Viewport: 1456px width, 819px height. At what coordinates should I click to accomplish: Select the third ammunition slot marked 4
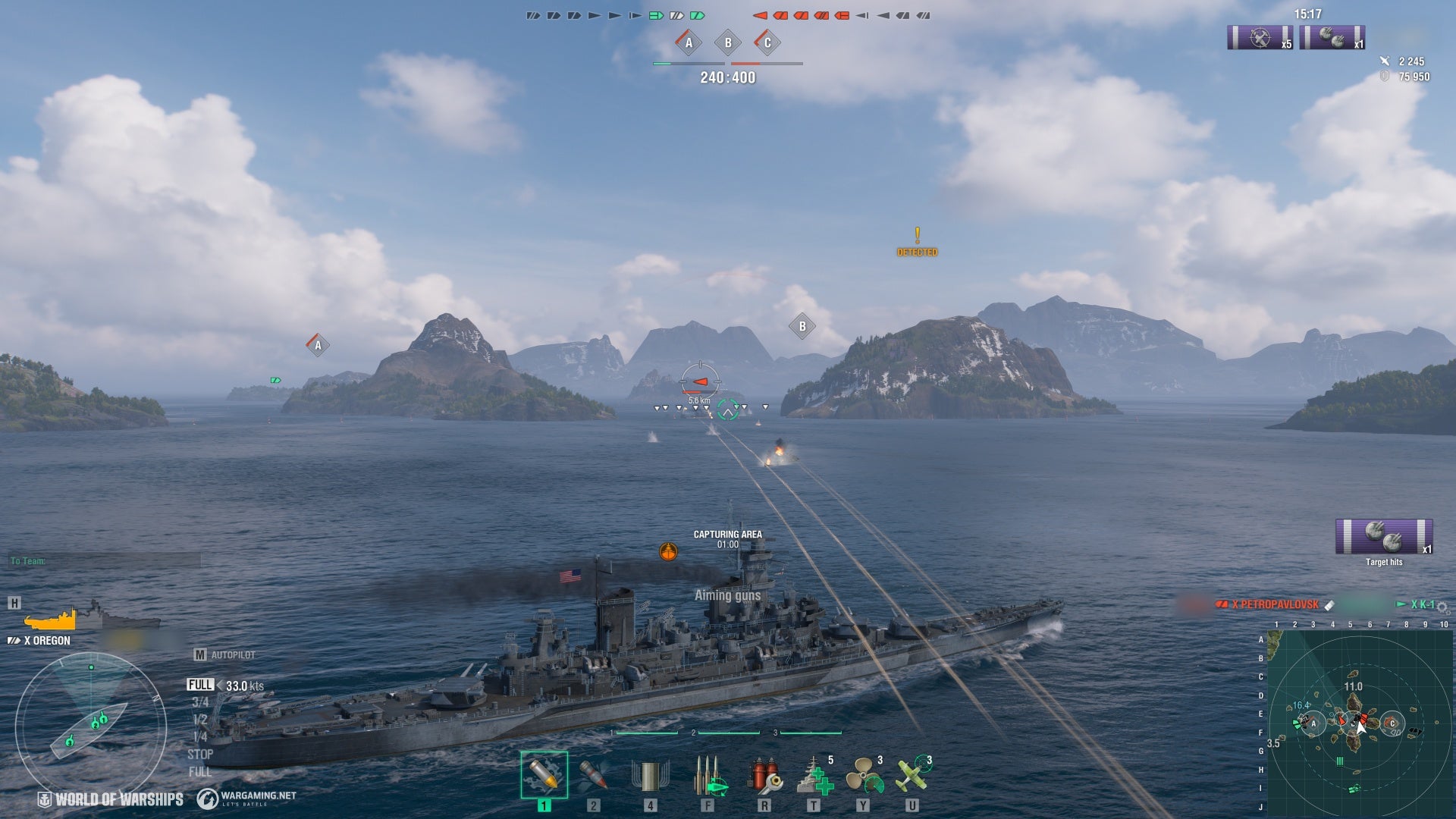pyautogui.click(x=650, y=774)
